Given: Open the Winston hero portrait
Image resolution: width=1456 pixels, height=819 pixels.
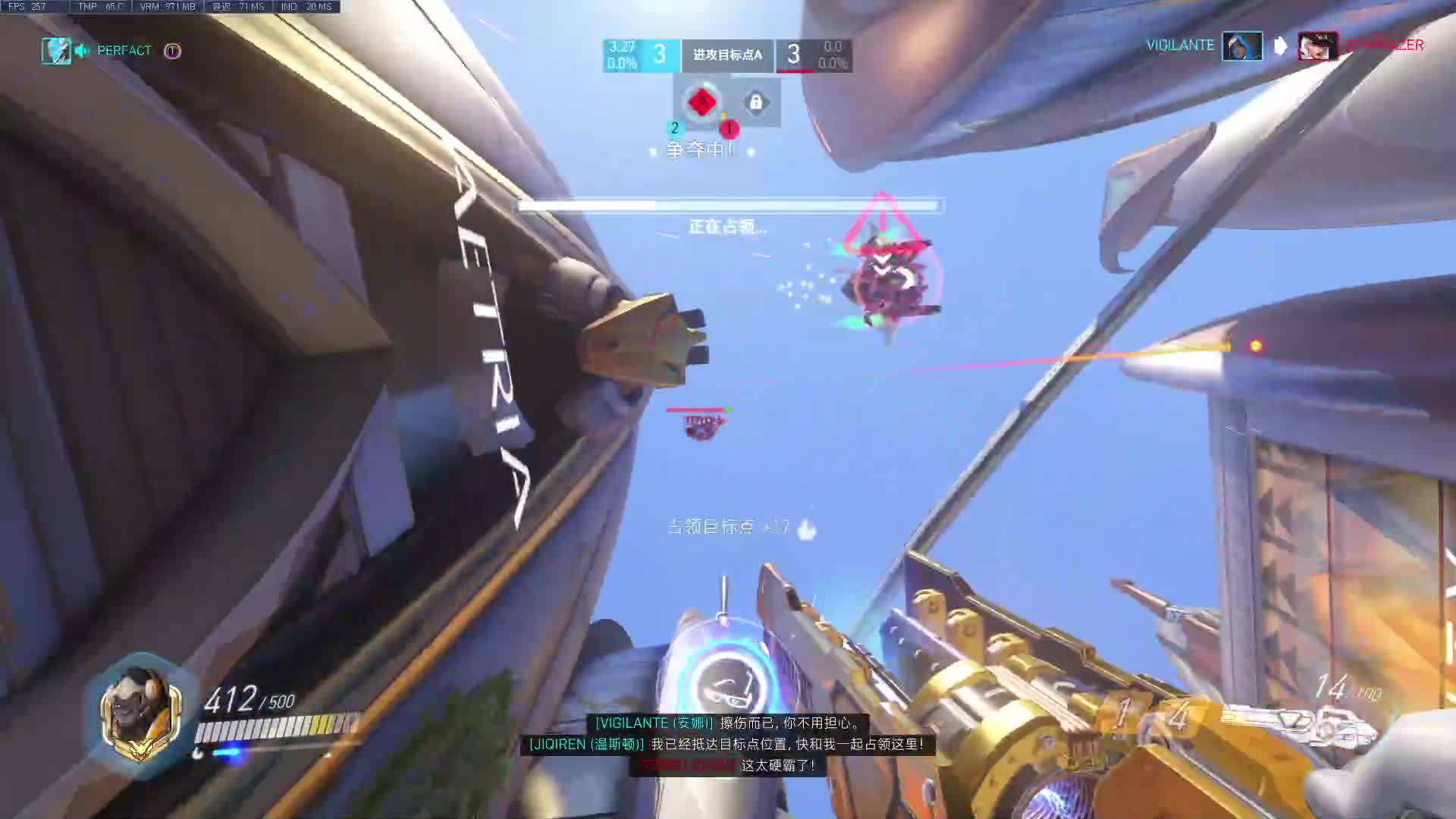Looking at the screenshot, I should (141, 714).
